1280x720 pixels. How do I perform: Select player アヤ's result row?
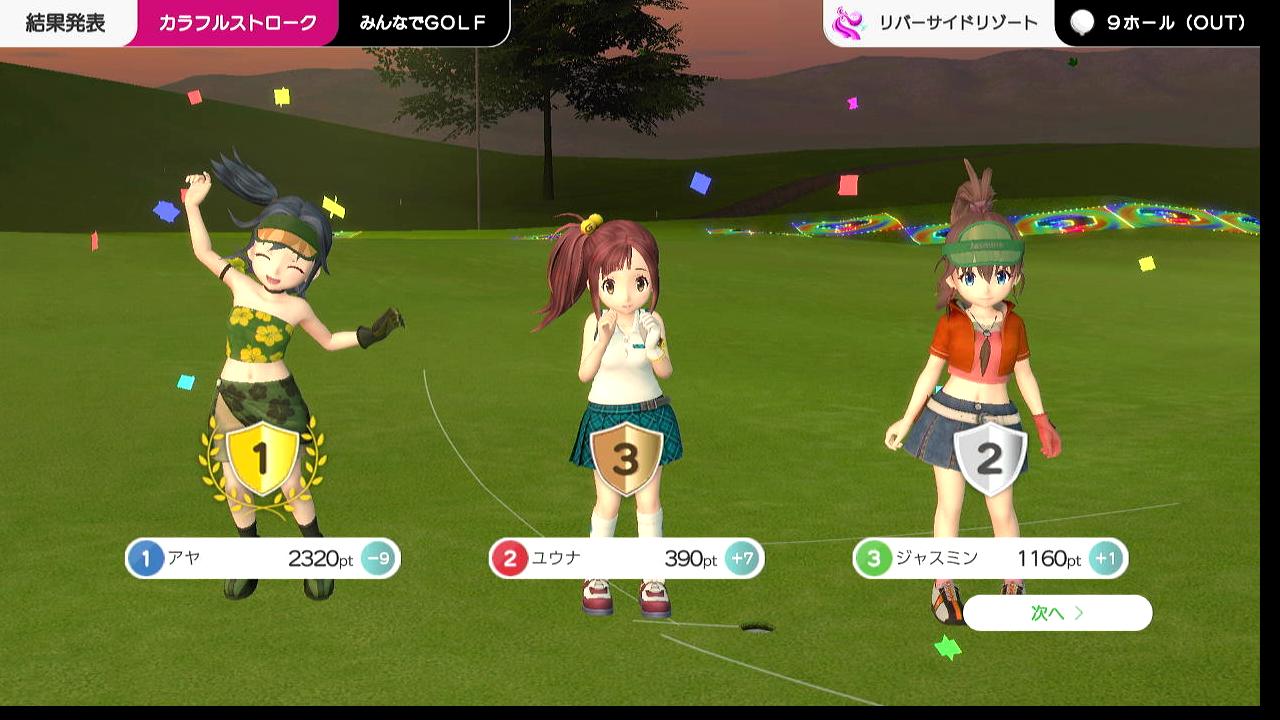pos(262,558)
